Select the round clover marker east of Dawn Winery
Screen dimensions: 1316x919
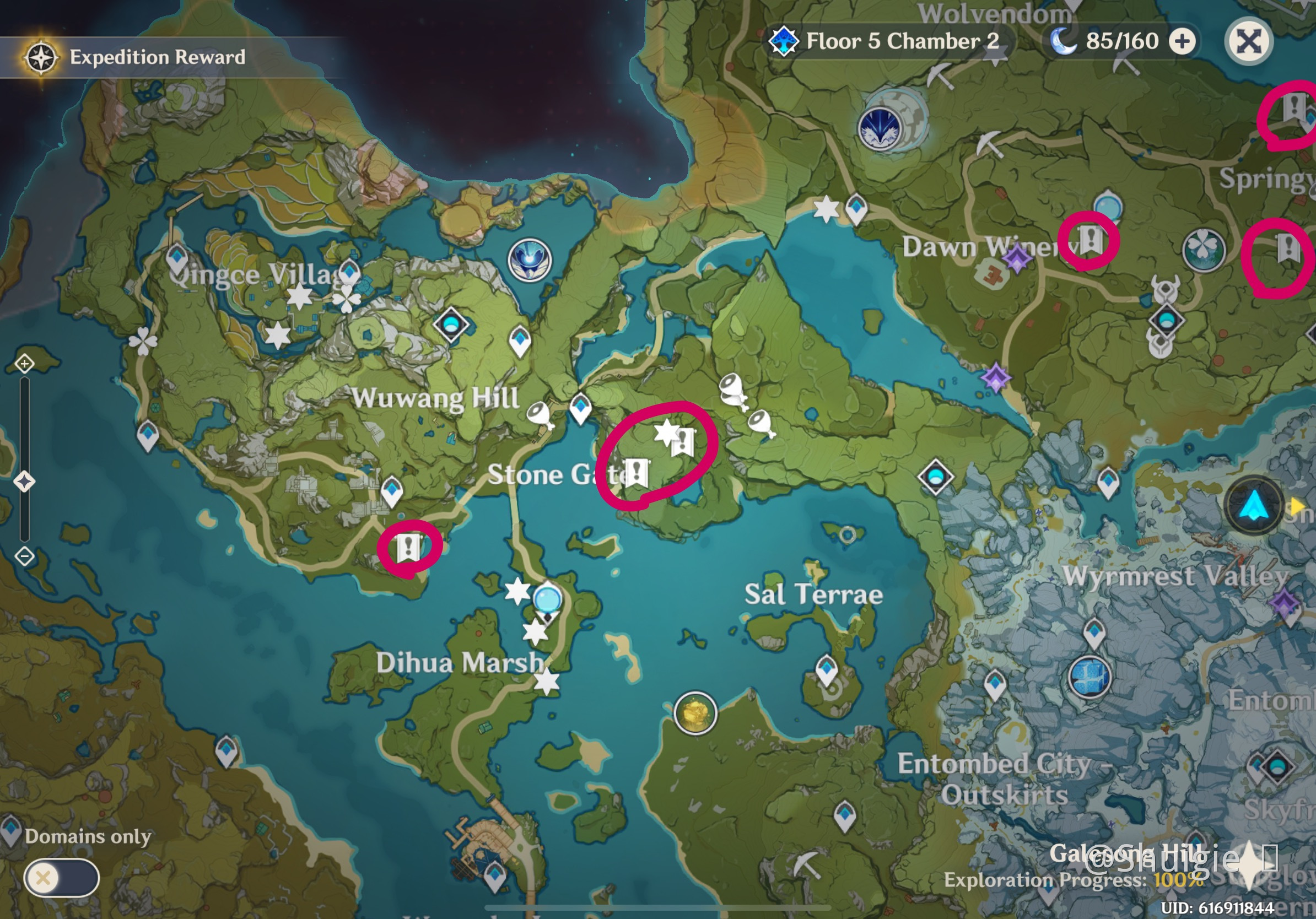coord(1204,249)
